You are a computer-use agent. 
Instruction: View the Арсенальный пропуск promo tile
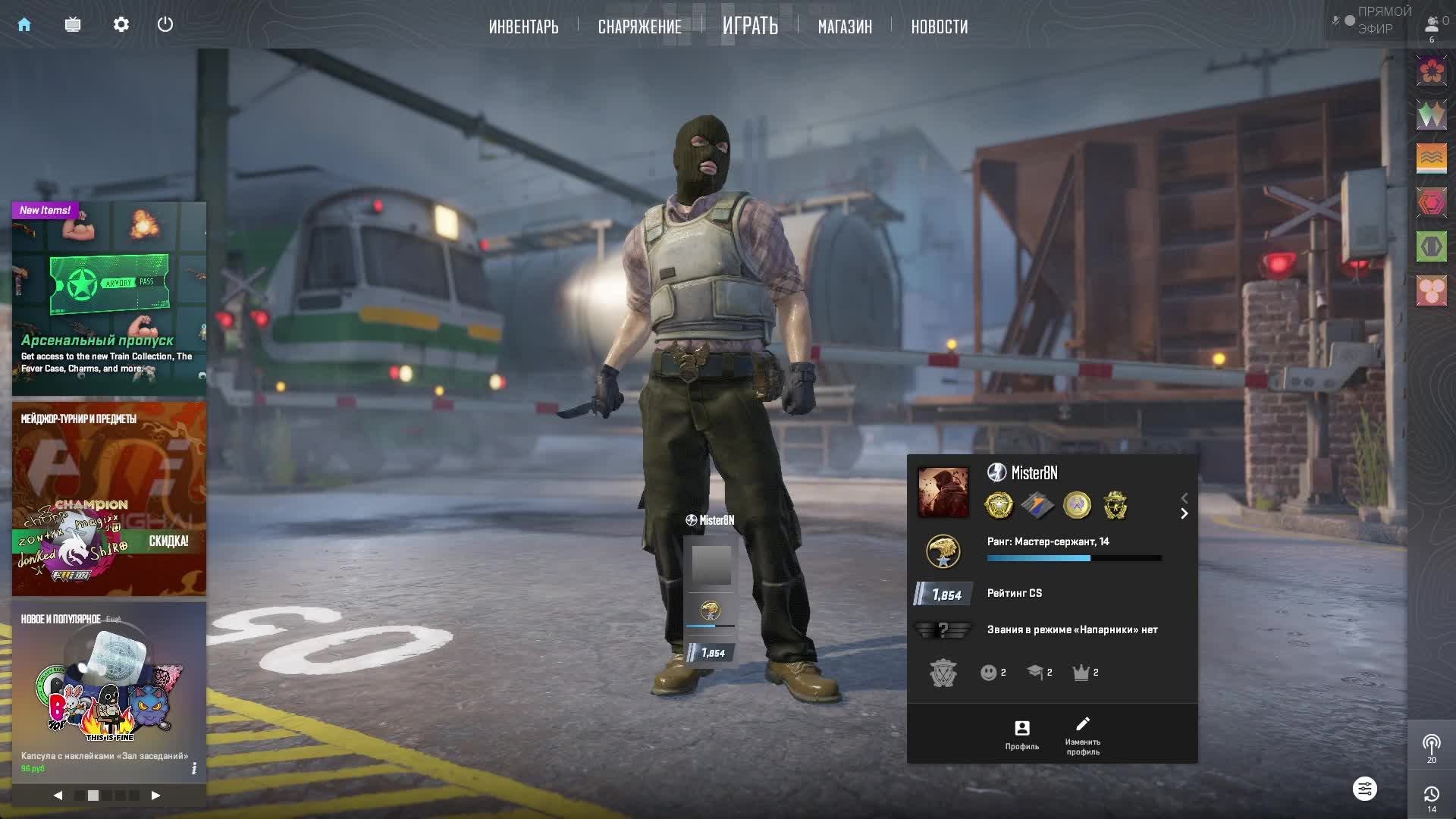pos(109,298)
